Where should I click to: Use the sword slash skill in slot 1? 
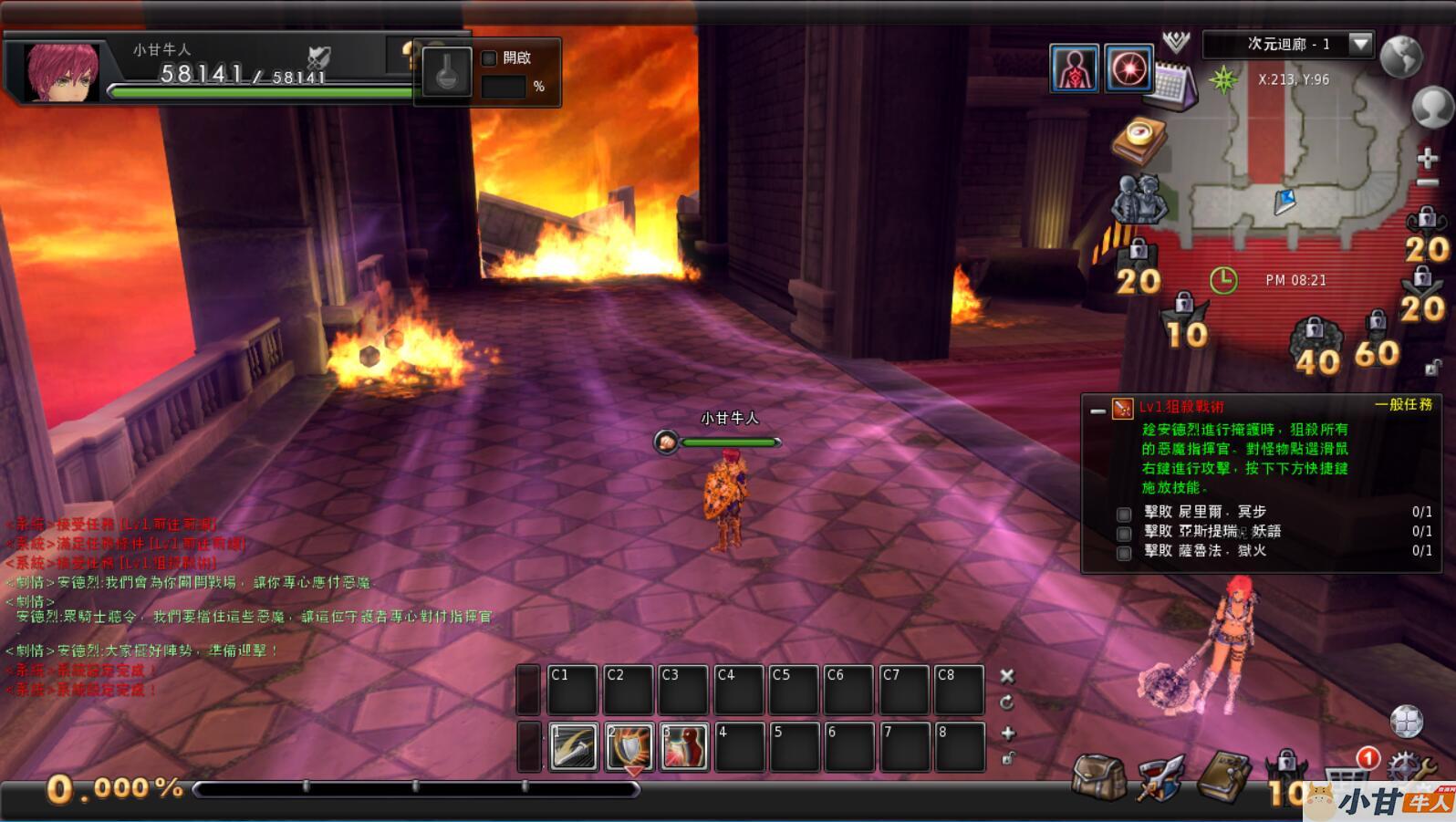click(574, 747)
